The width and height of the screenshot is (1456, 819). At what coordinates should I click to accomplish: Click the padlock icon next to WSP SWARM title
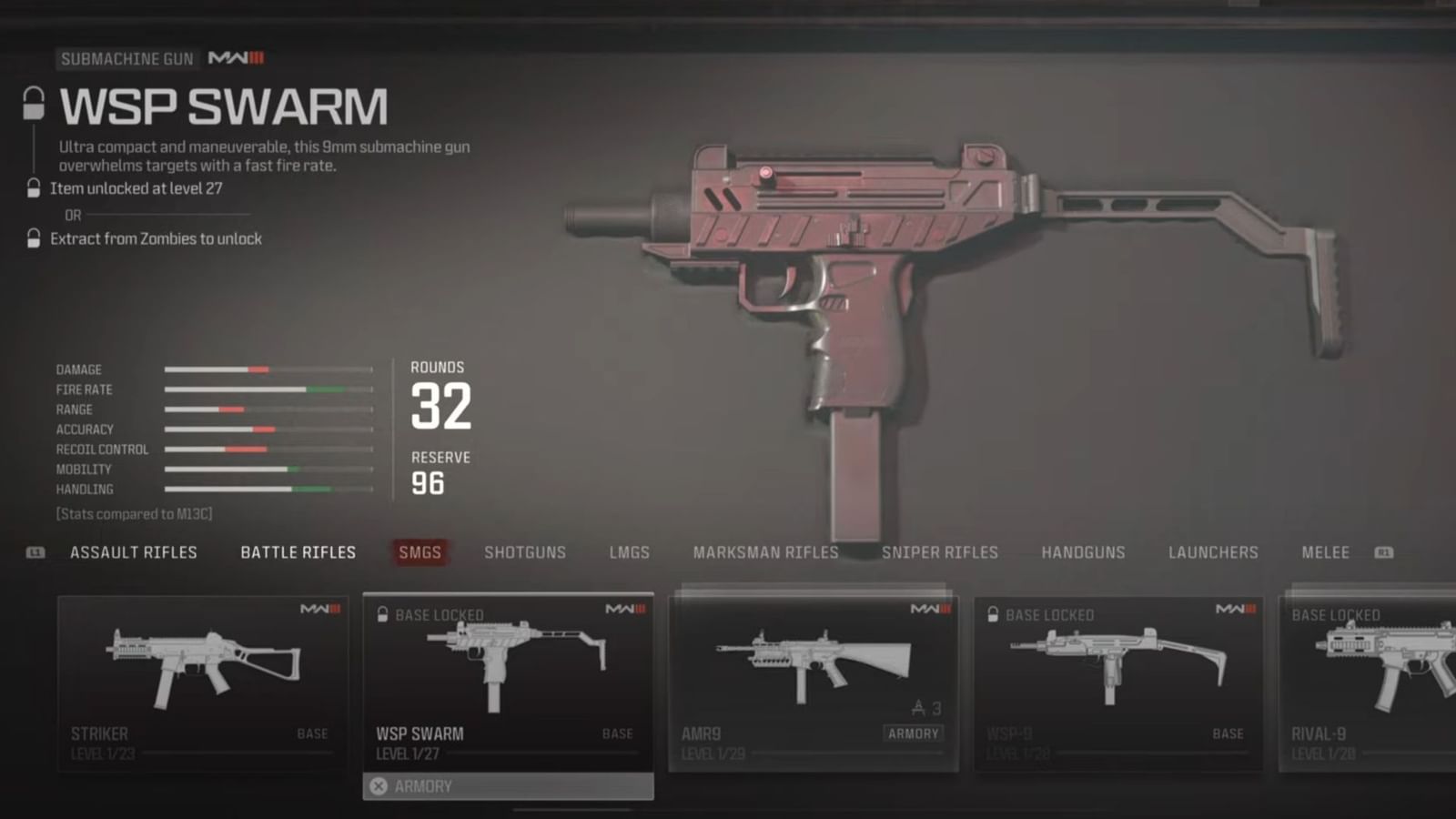[x=34, y=102]
